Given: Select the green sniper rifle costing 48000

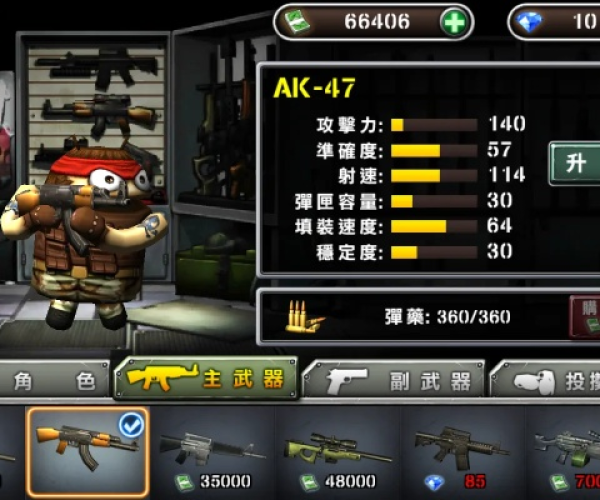Looking at the screenshot, I should (338, 452).
